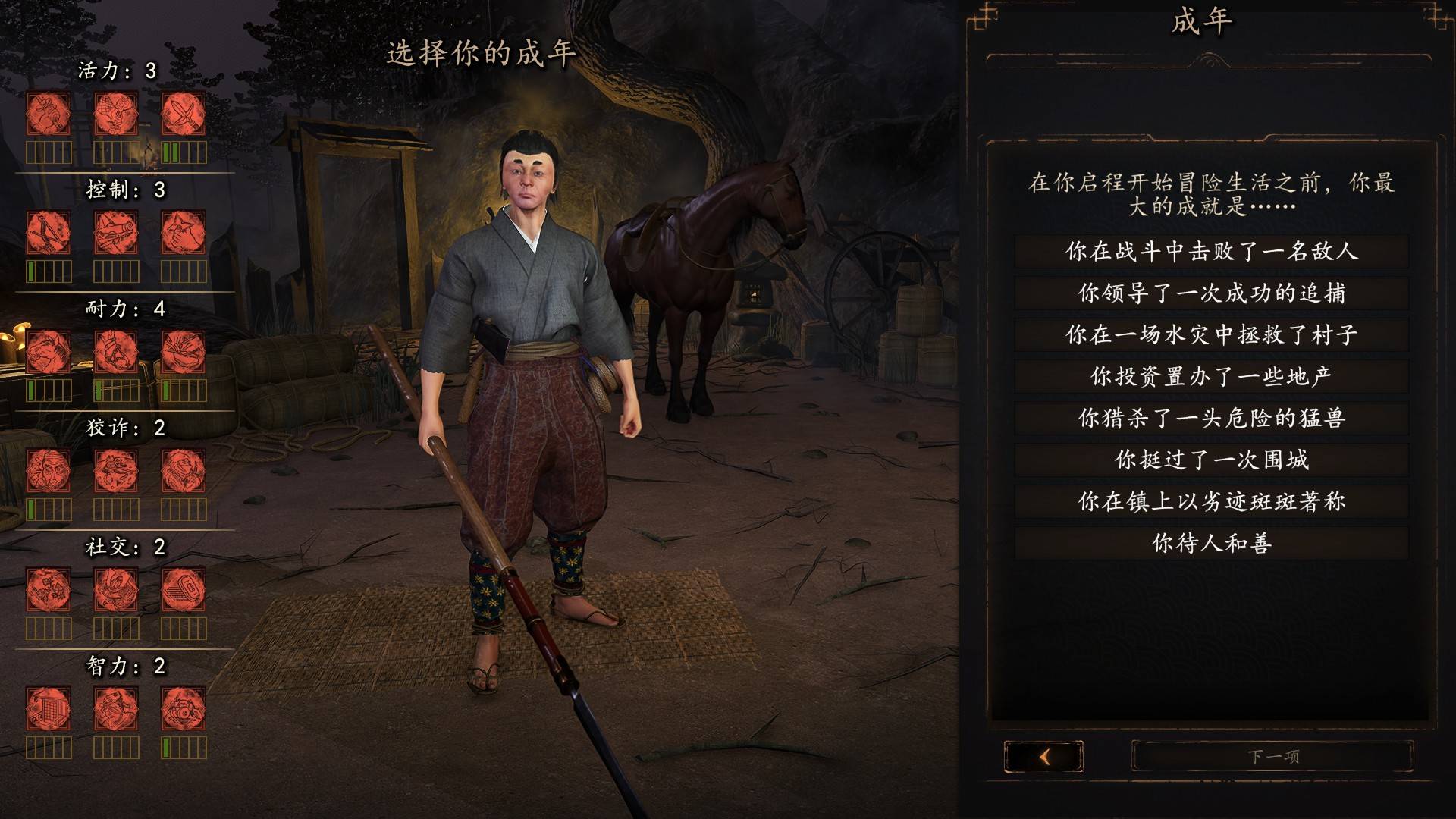This screenshot has height=819, width=1456.
Task: Choose 你在镇上以劣迹斑斑著称 option
Action: coord(1211,501)
